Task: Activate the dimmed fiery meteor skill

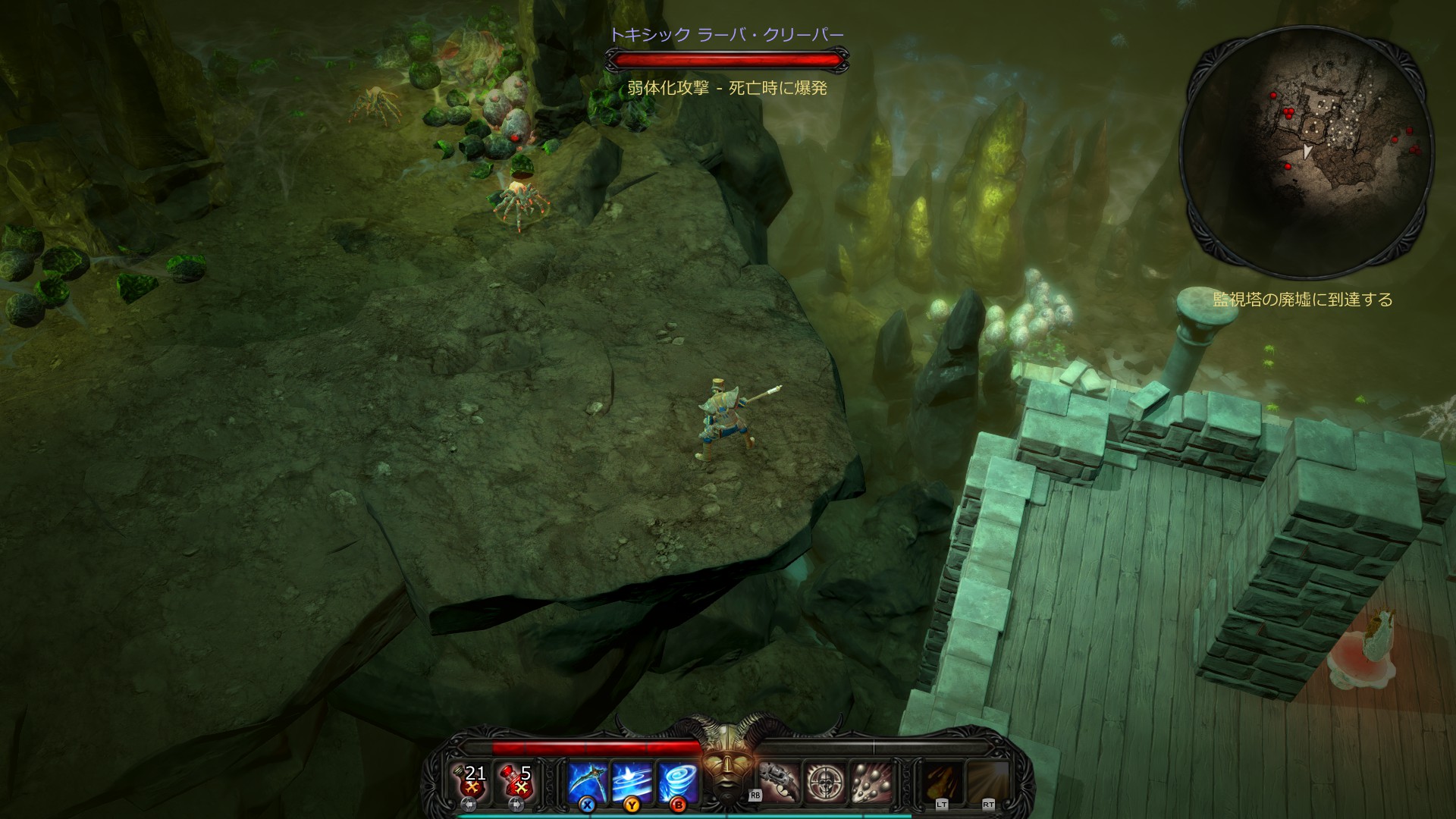Action: 943,781
